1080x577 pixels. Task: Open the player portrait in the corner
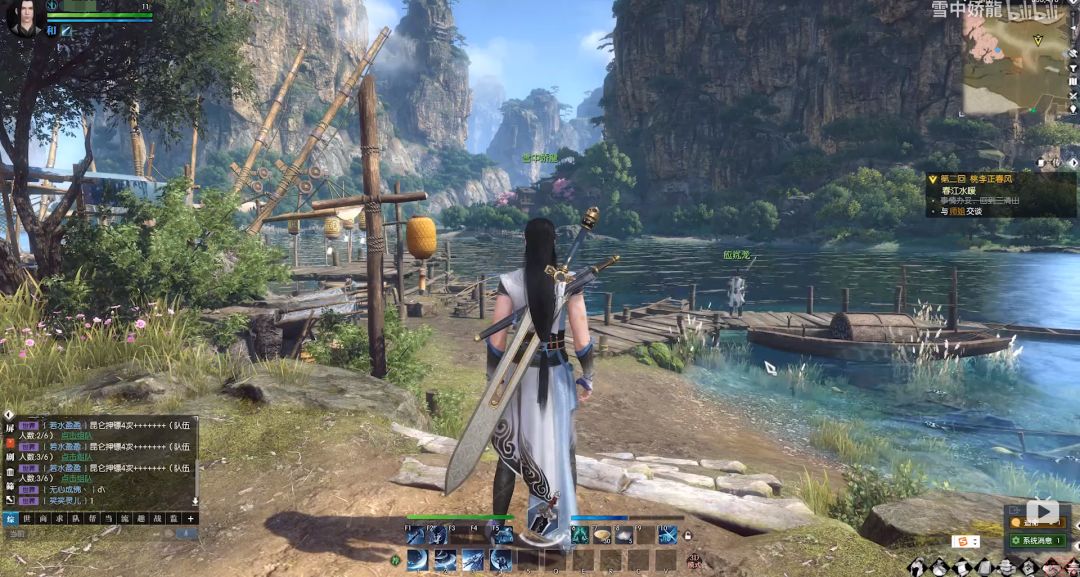[22, 19]
